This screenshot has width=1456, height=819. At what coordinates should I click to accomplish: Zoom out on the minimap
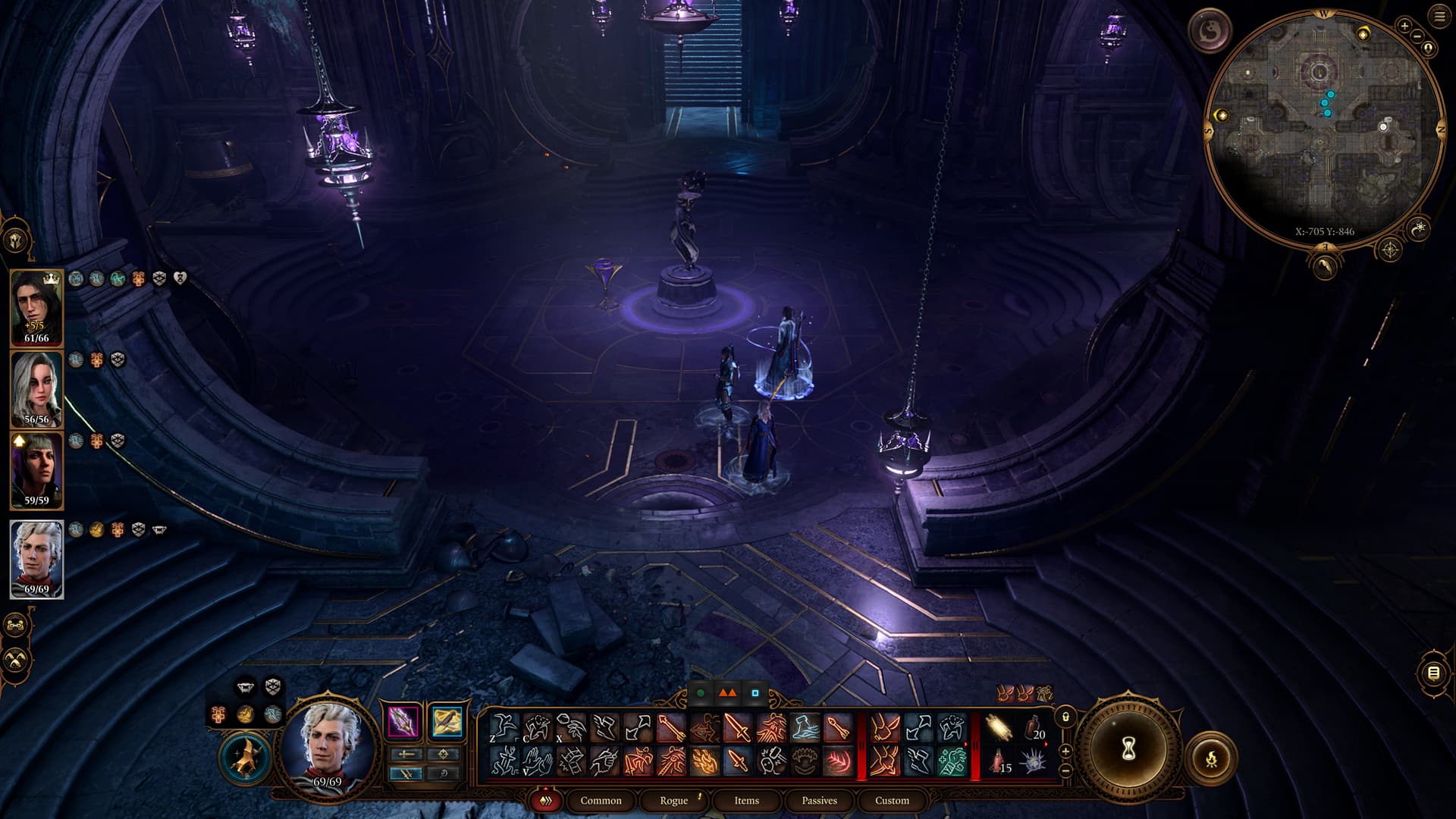pos(1417,36)
